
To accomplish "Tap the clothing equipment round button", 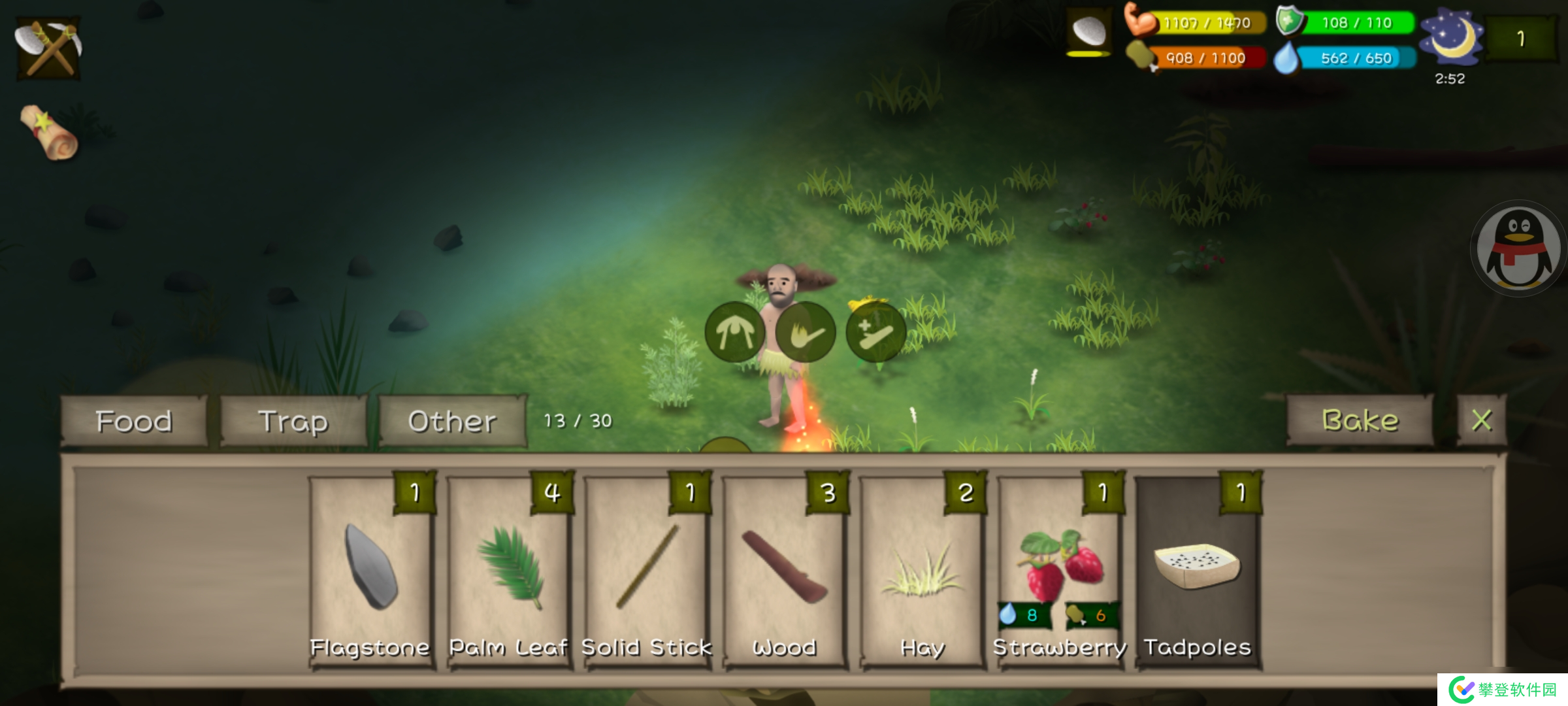I will (735, 332).
